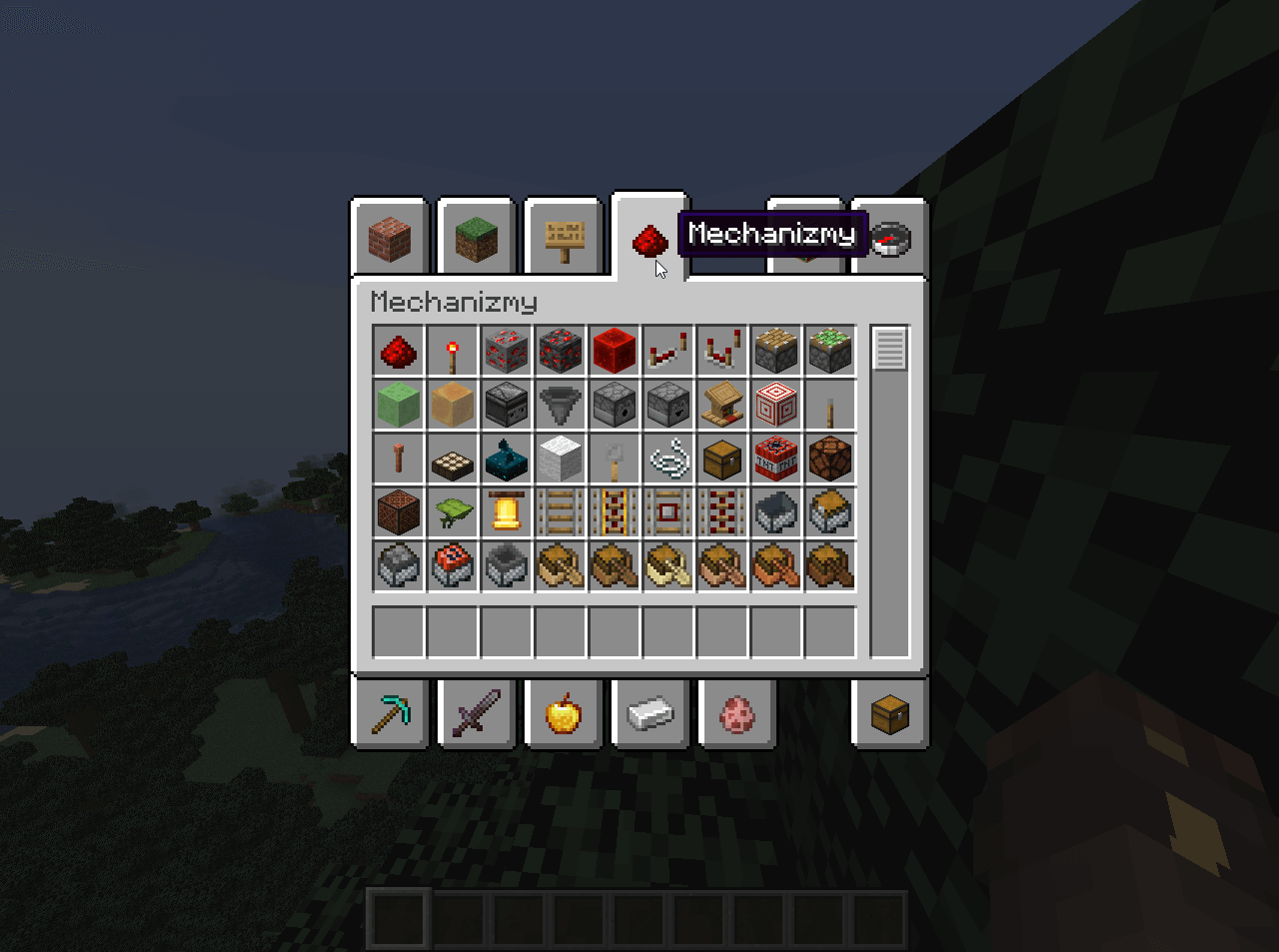Screen dimensions: 1279x952
Task: Select the golden apple Food tab
Action: [x=564, y=713]
